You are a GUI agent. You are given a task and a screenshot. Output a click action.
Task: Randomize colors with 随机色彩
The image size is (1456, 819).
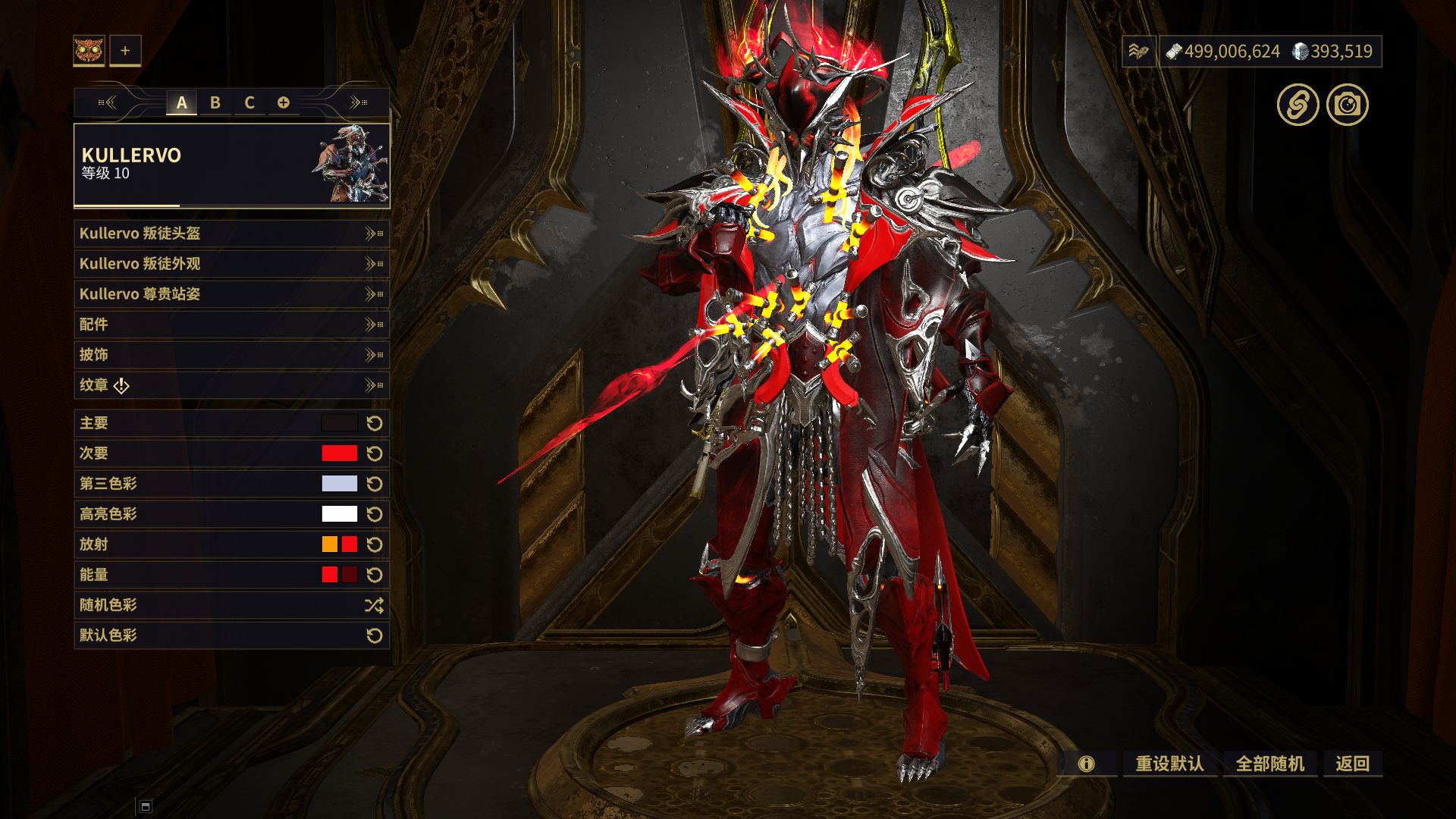tap(231, 605)
